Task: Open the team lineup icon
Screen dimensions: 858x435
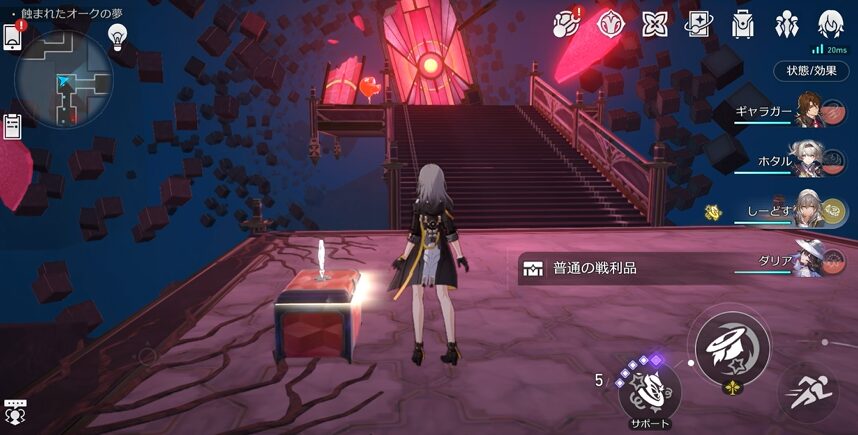Action: [x=787, y=23]
